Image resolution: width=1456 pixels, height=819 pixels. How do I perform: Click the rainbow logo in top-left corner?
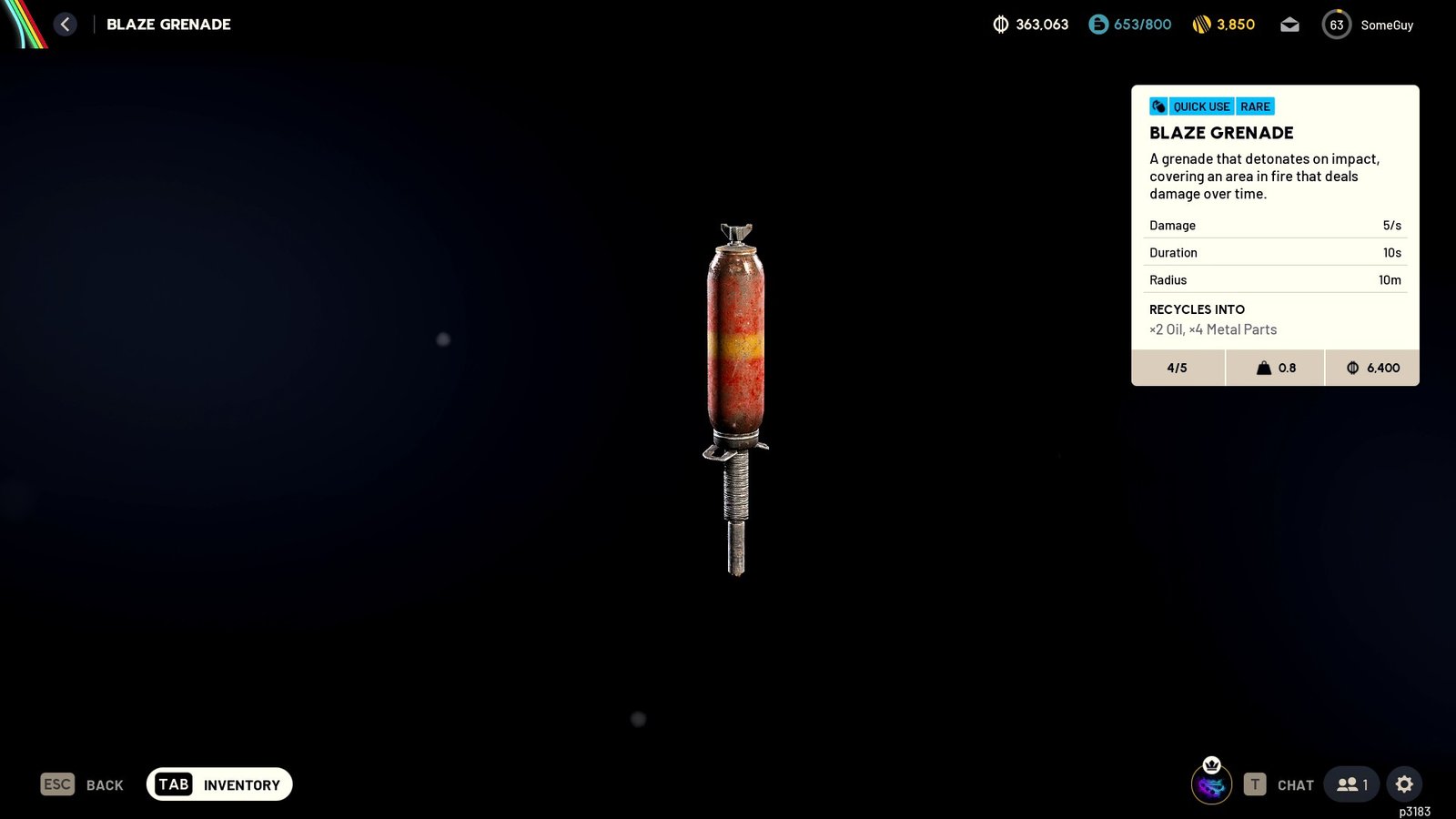coord(25,25)
